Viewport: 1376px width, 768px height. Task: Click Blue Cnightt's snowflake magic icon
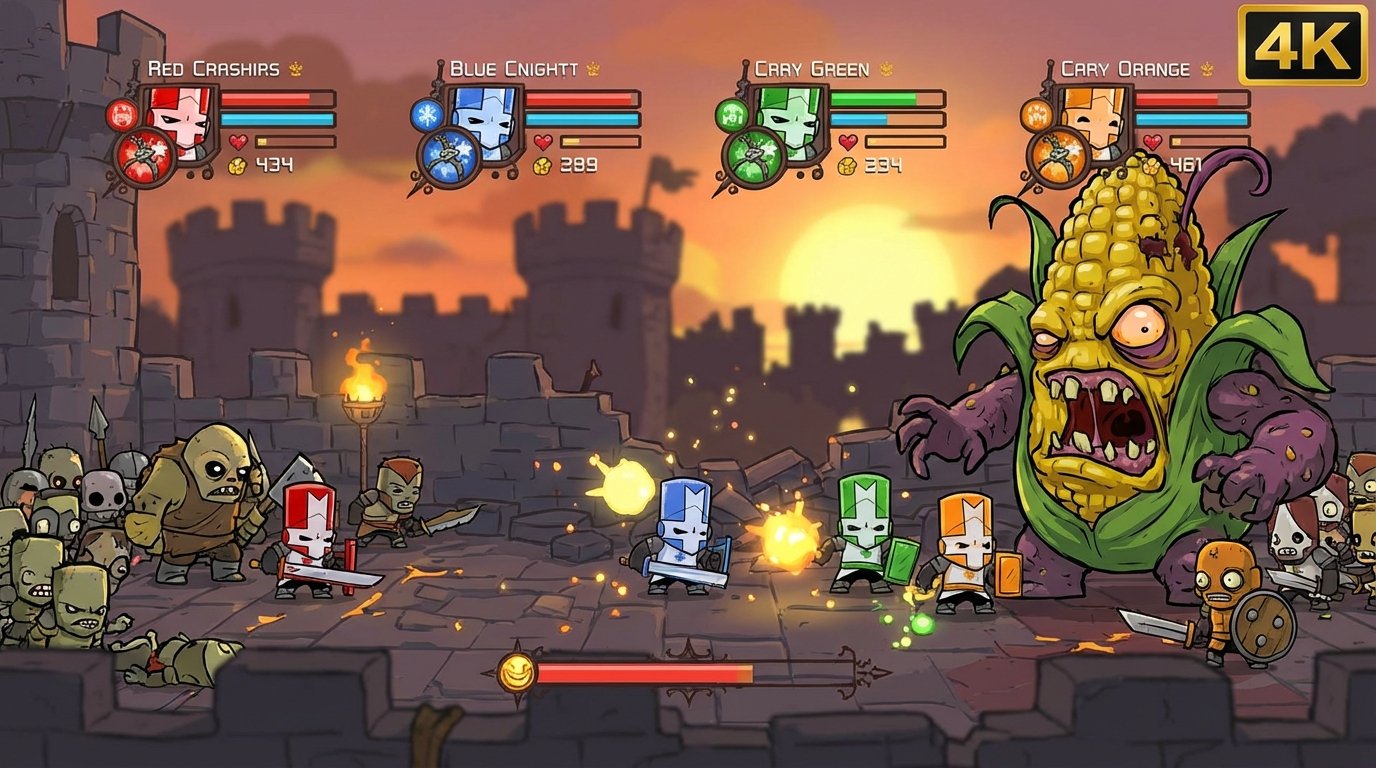click(426, 117)
